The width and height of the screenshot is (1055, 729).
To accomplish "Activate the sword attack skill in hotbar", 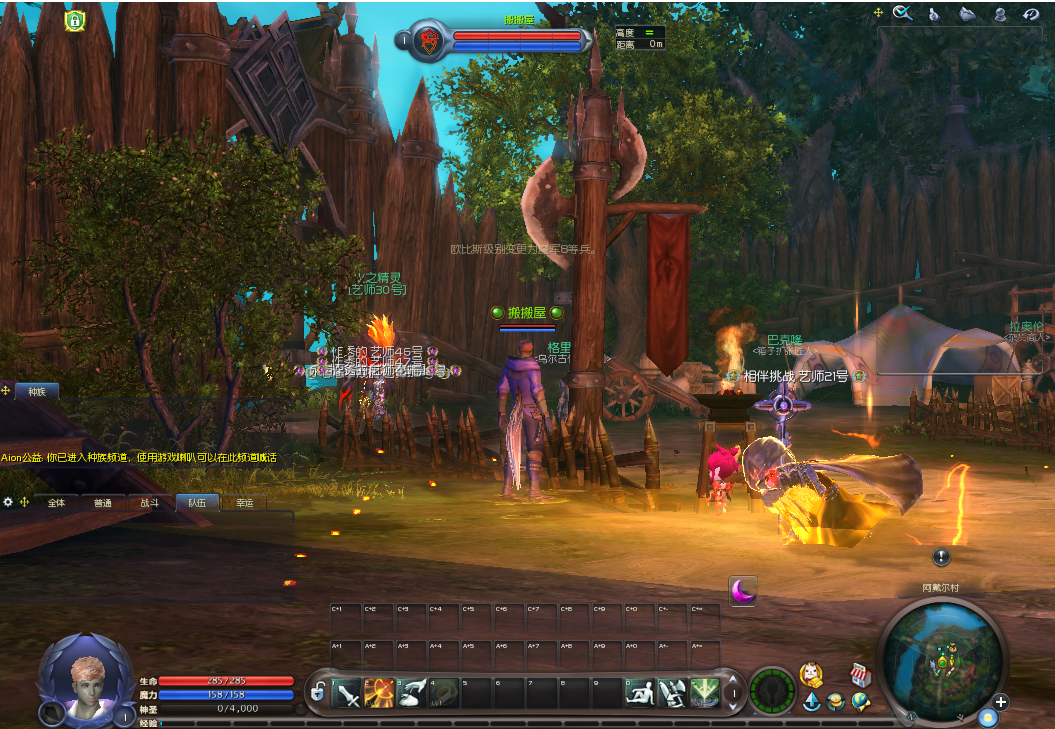I will pyautogui.click(x=347, y=692).
